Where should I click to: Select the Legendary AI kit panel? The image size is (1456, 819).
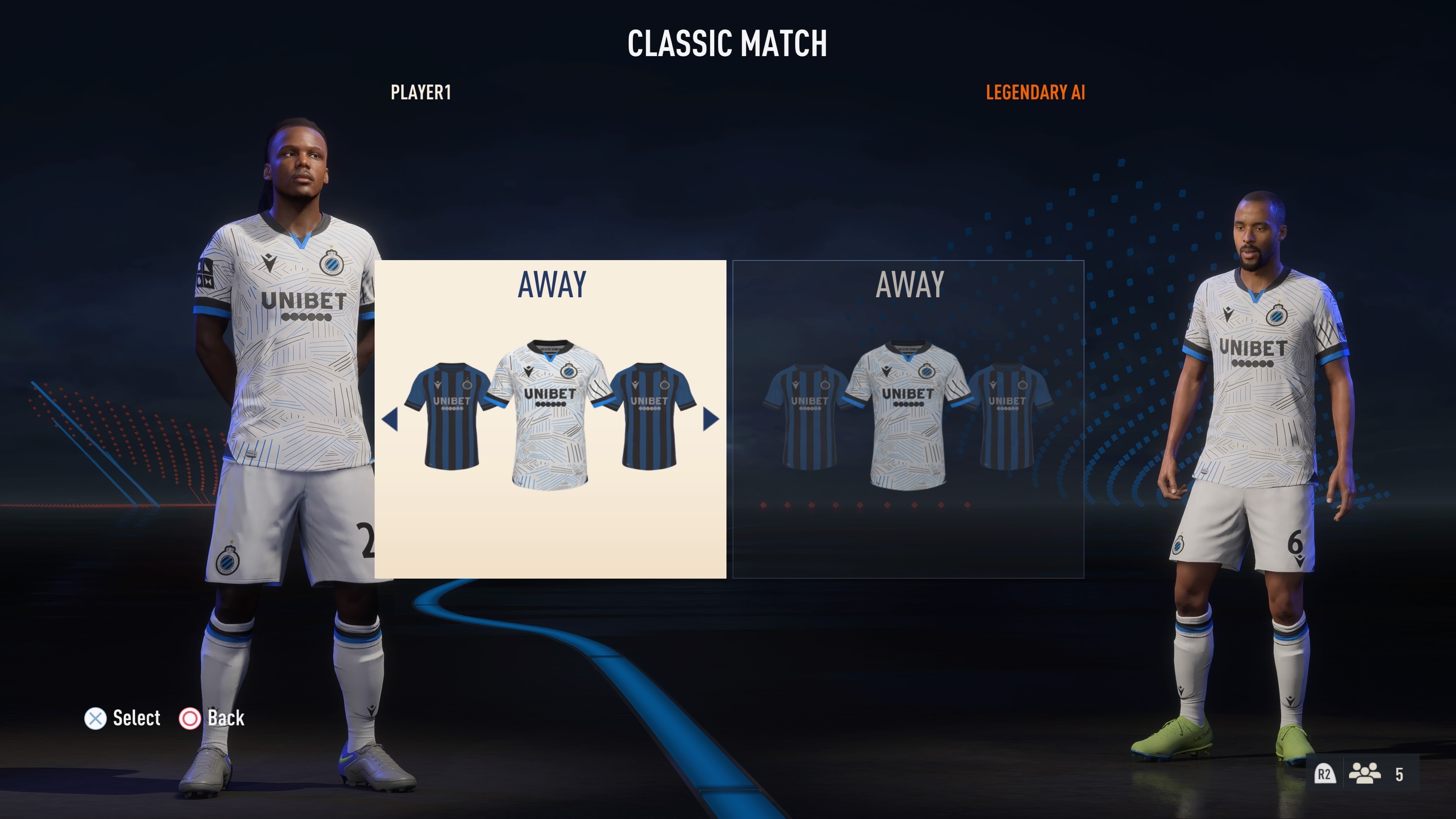click(908, 419)
